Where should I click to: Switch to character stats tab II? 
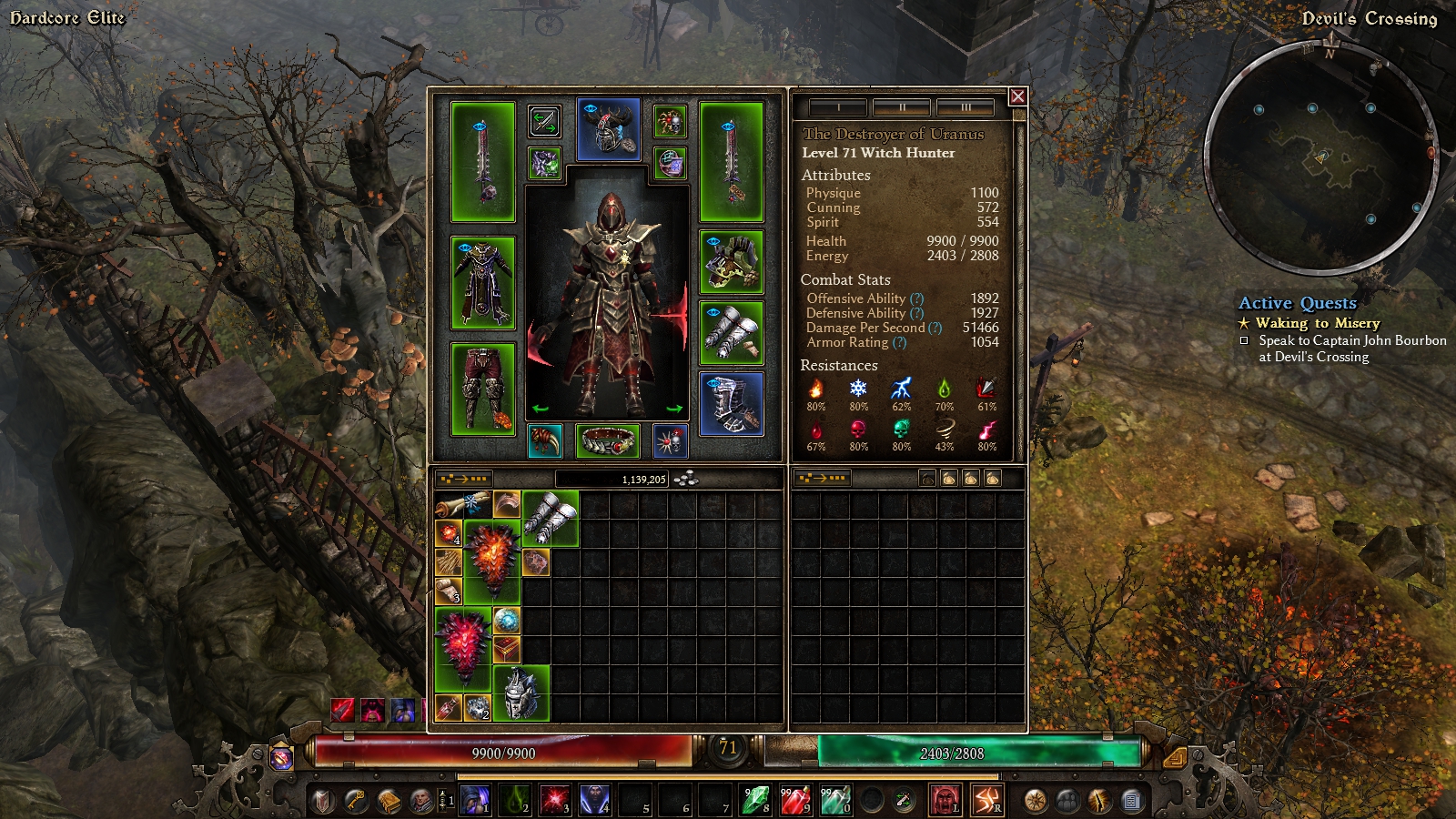[901, 107]
